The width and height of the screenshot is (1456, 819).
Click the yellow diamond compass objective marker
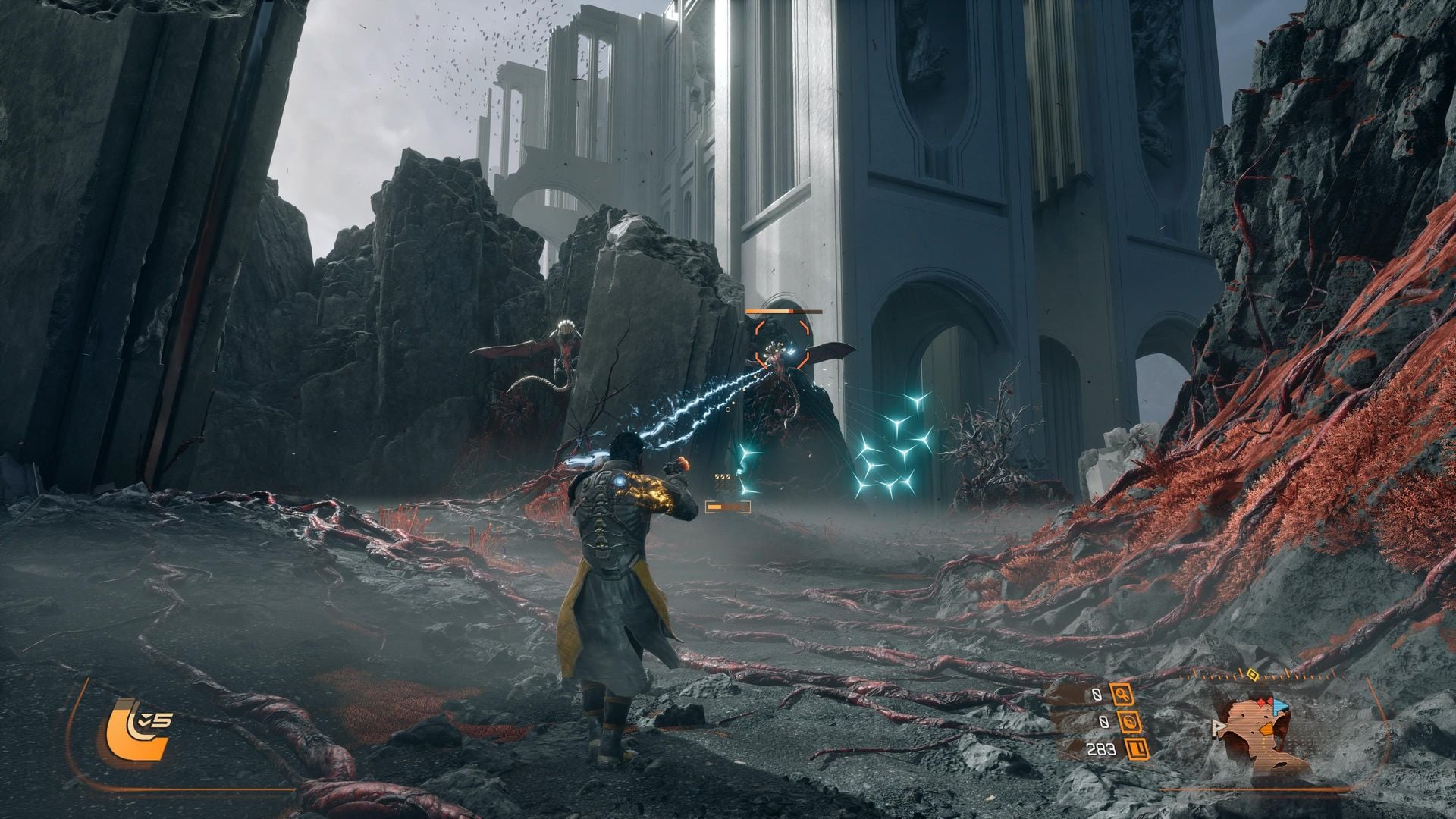[x=1253, y=675]
